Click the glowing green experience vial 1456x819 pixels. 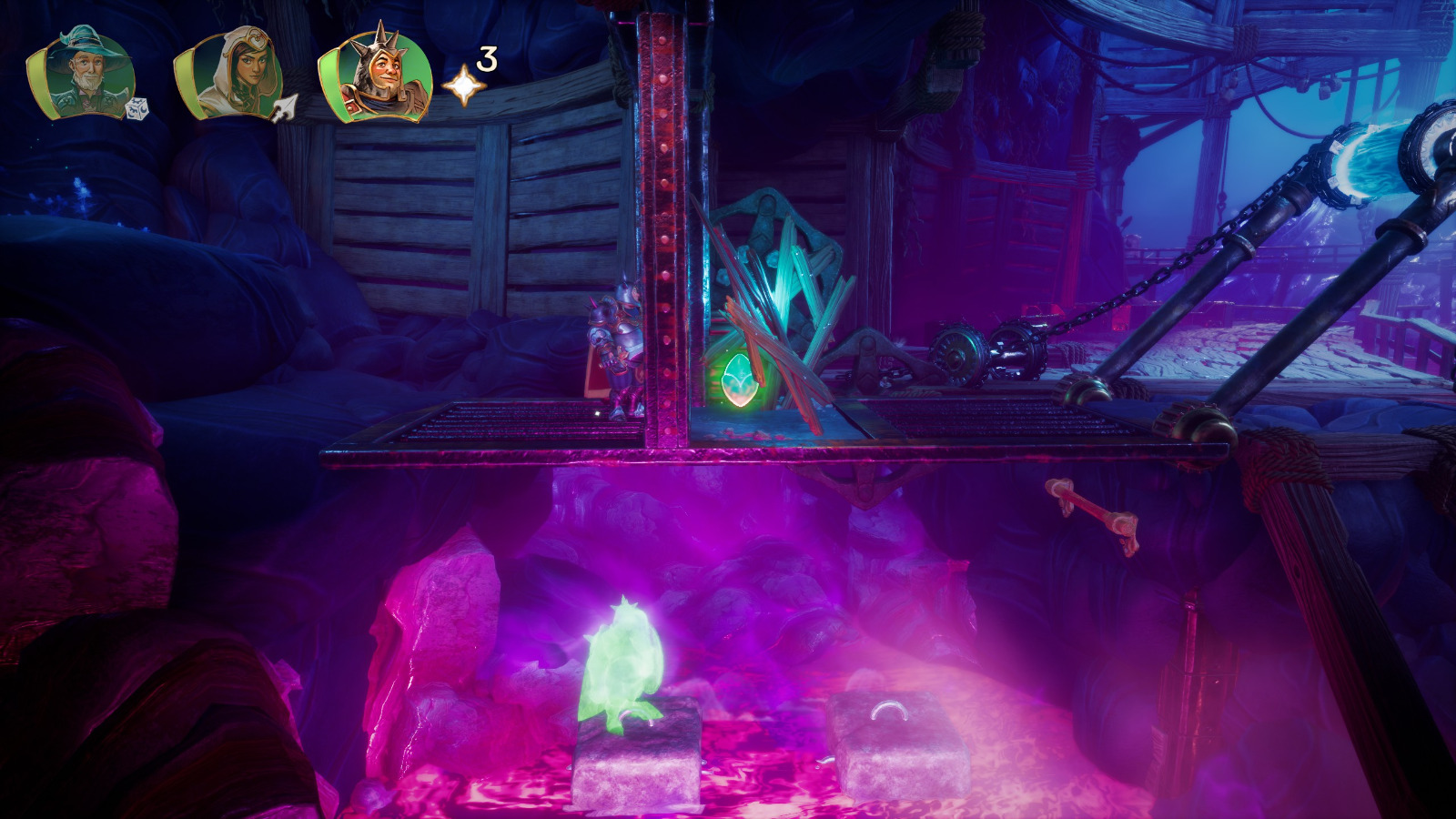(x=739, y=378)
